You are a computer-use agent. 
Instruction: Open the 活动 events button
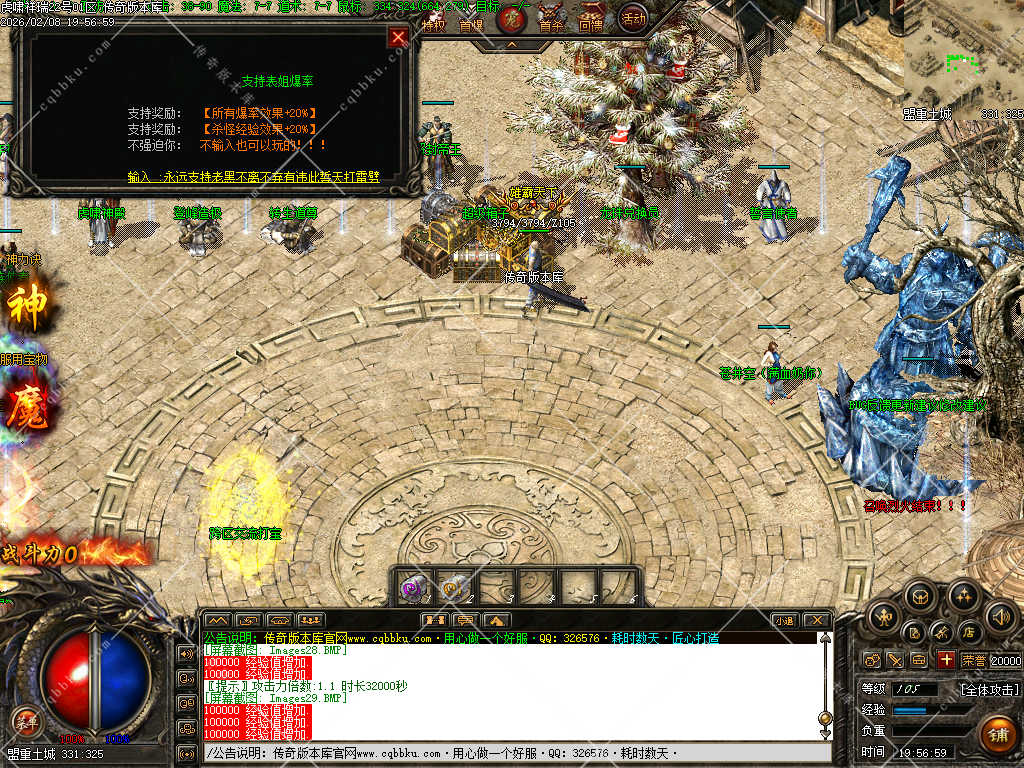click(632, 17)
